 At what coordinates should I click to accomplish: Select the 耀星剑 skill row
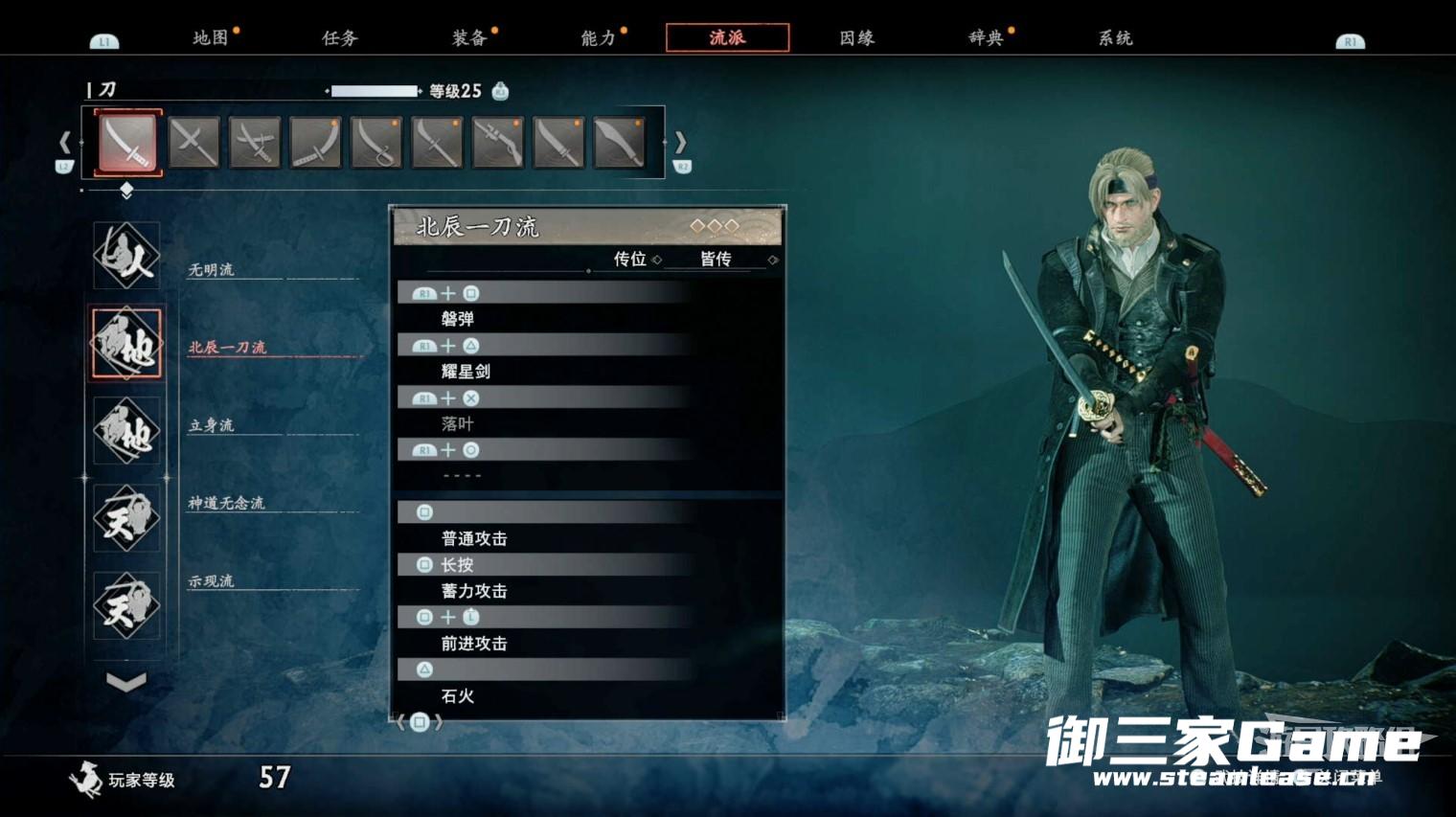coord(543,371)
